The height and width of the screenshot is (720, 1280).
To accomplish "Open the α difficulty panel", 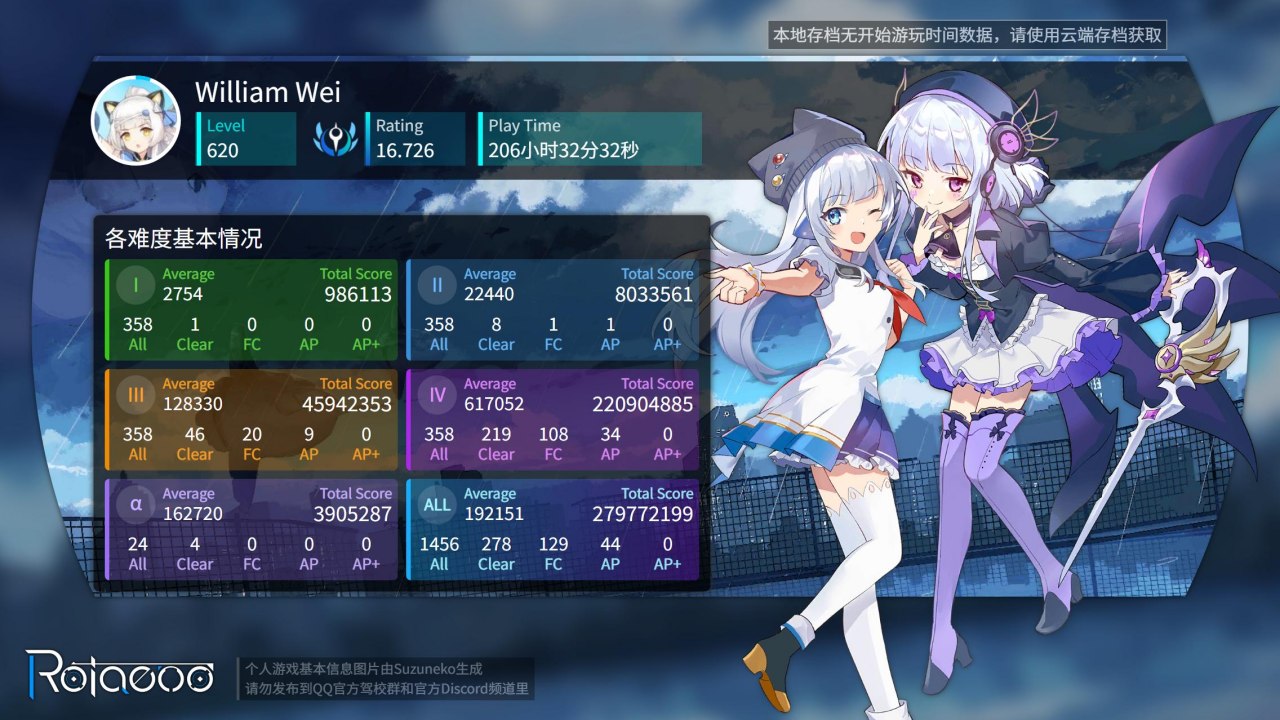I will point(250,529).
